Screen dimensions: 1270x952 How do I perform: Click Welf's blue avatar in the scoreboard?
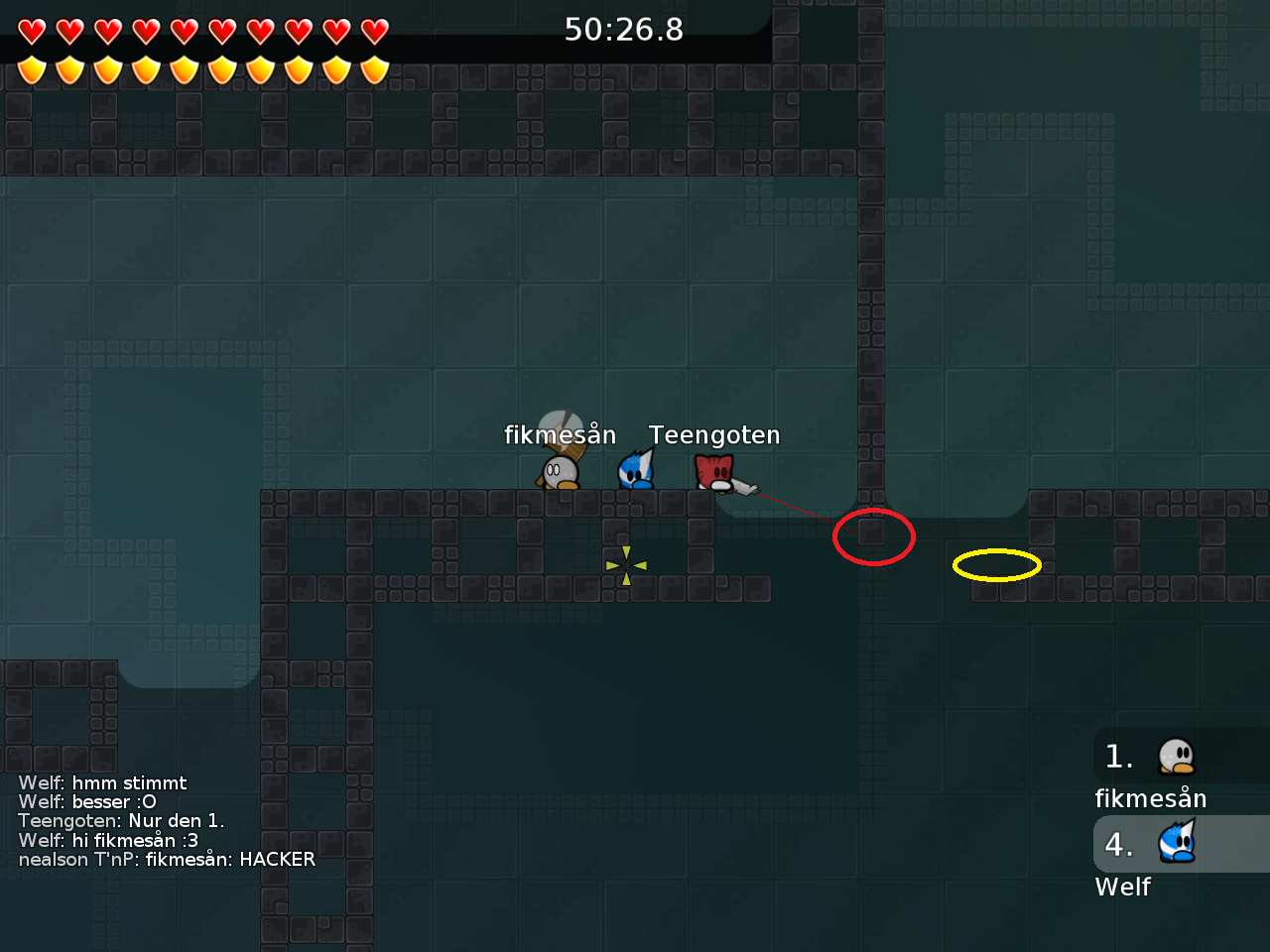pyautogui.click(x=1177, y=843)
